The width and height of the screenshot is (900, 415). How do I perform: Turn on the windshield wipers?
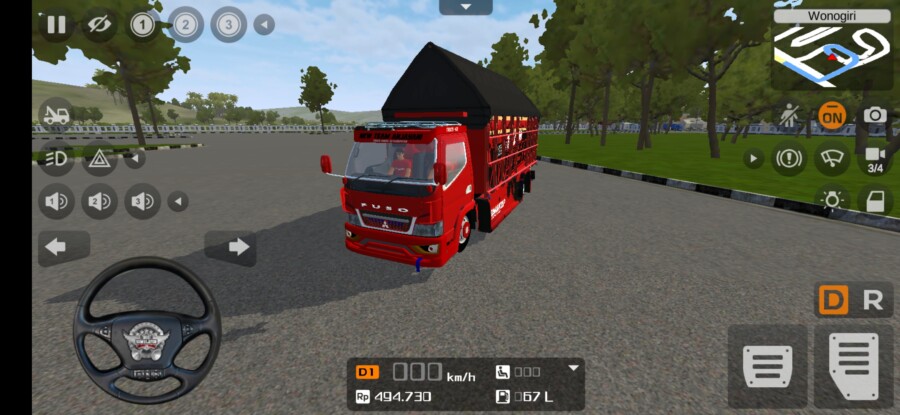pos(831,158)
